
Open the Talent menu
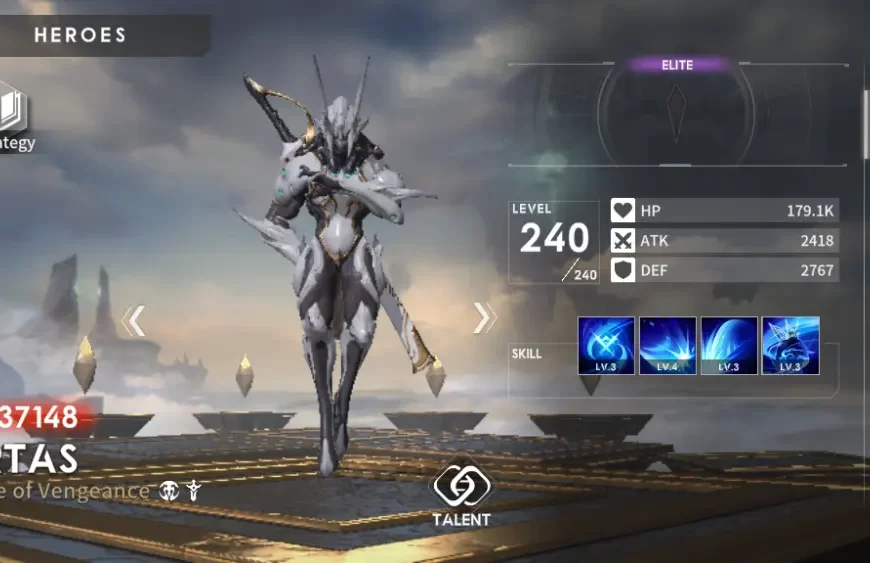pyautogui.click(x=461, y=492)
